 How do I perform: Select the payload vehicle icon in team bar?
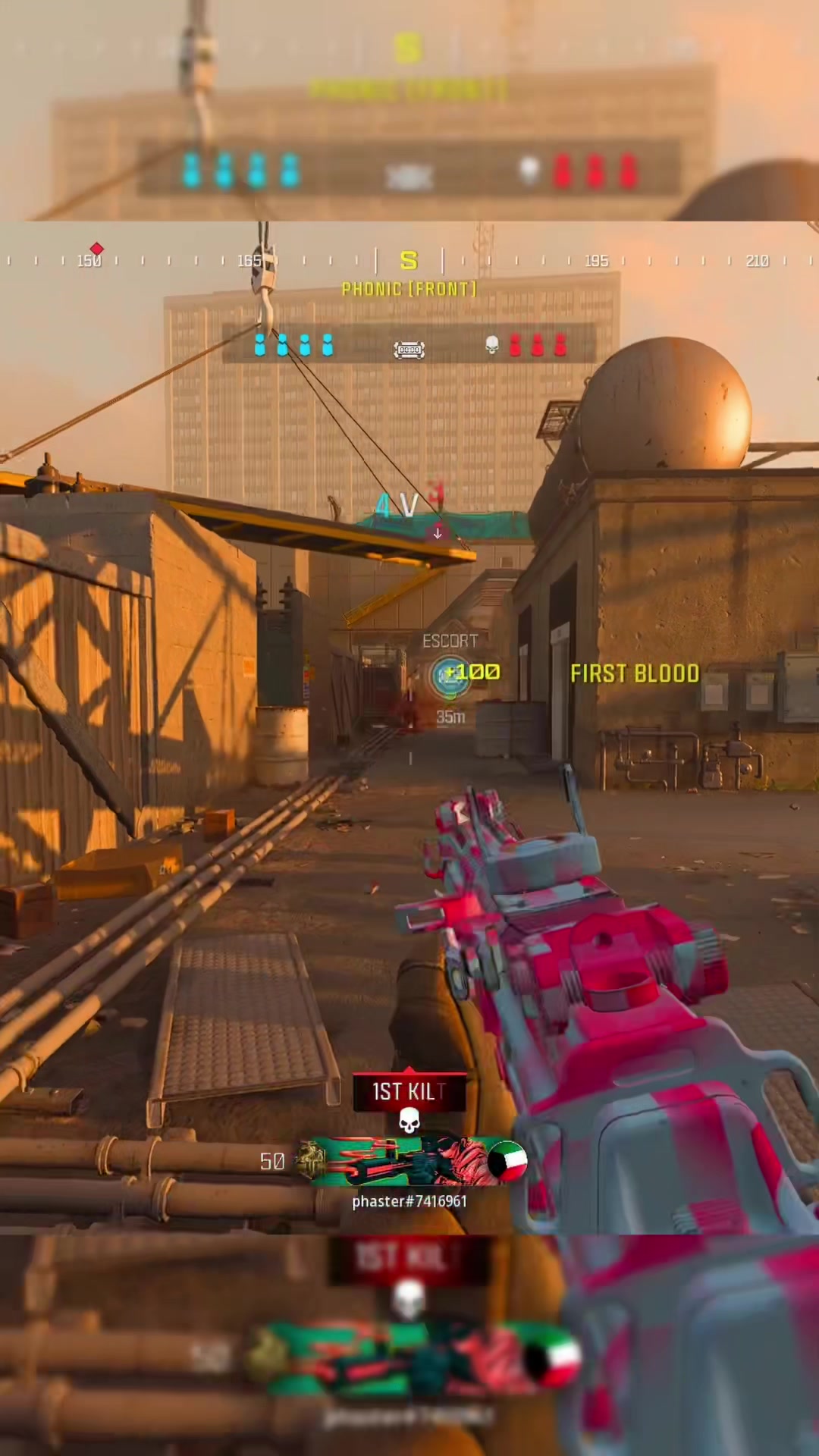[x=409, y=349]
